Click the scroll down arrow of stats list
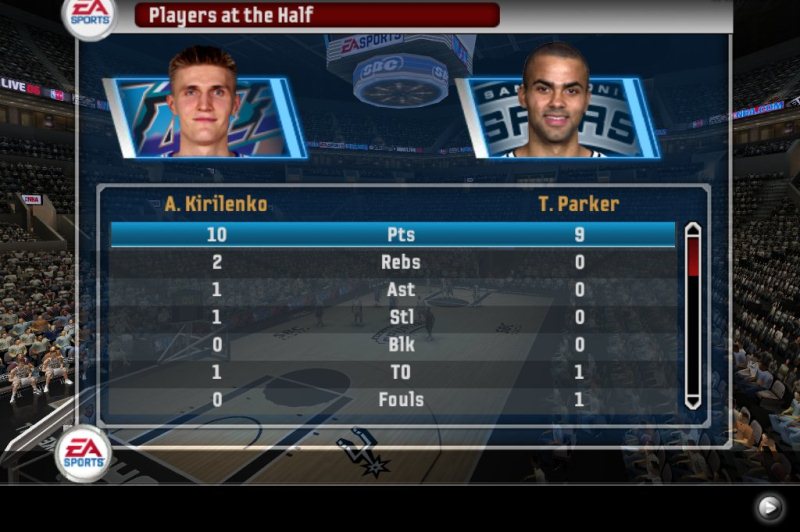Image resolution: width=800 pixels, height=532 pixels. 692,400
